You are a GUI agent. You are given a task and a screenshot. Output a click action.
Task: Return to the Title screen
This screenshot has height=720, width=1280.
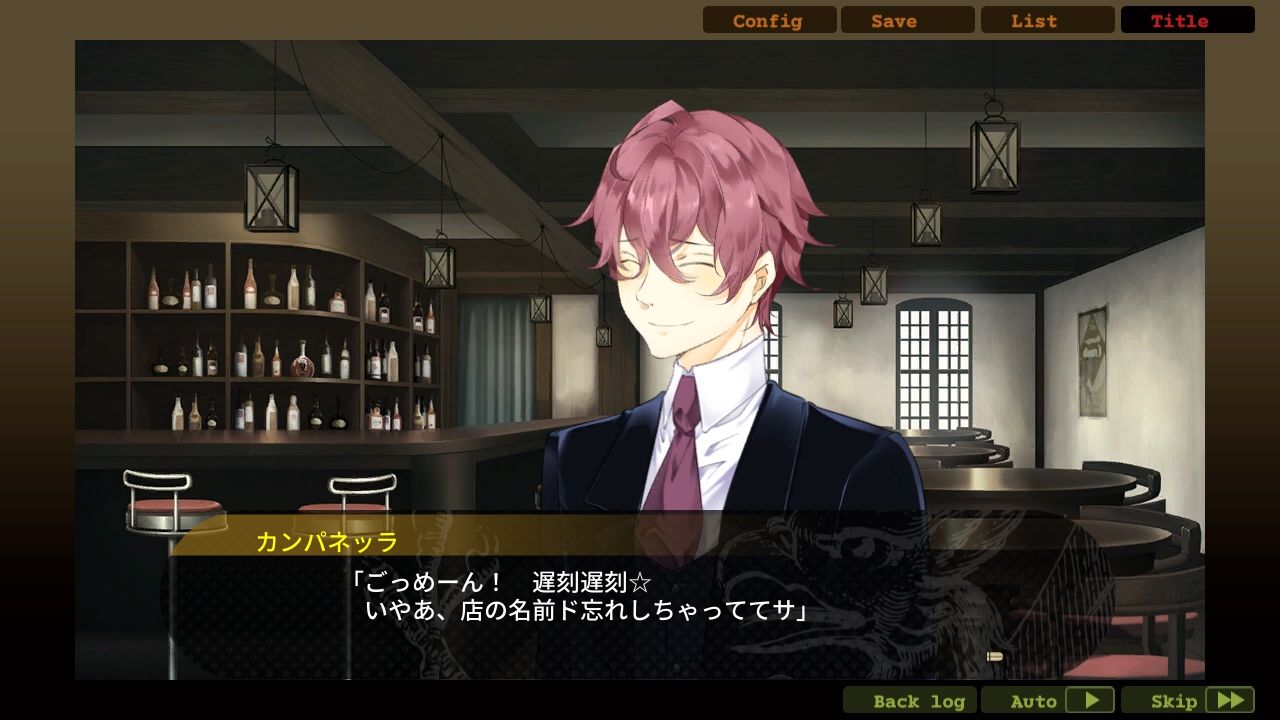click(1187, 20)
